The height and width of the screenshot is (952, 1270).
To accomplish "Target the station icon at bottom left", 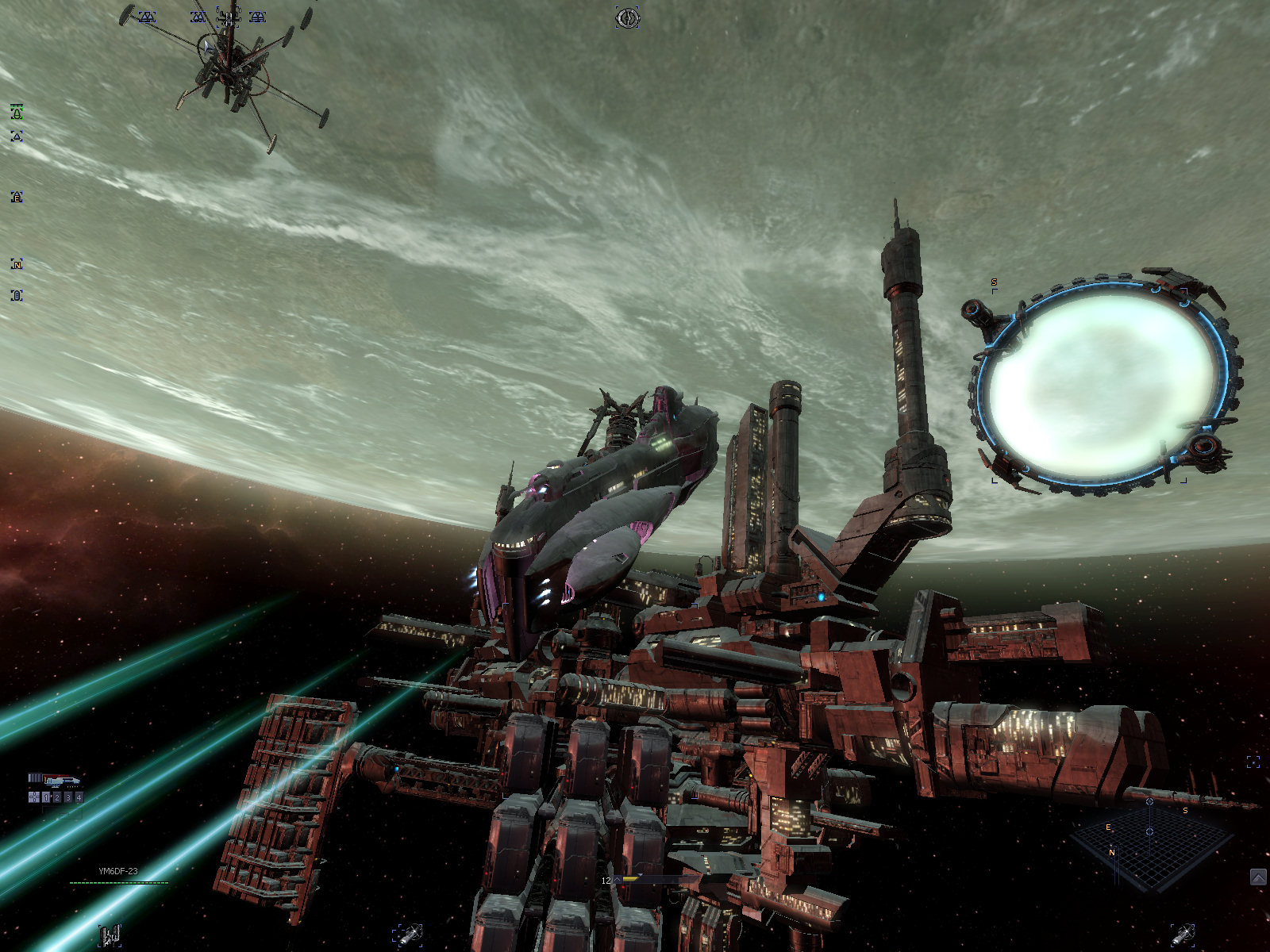I will tap(110, 936).
